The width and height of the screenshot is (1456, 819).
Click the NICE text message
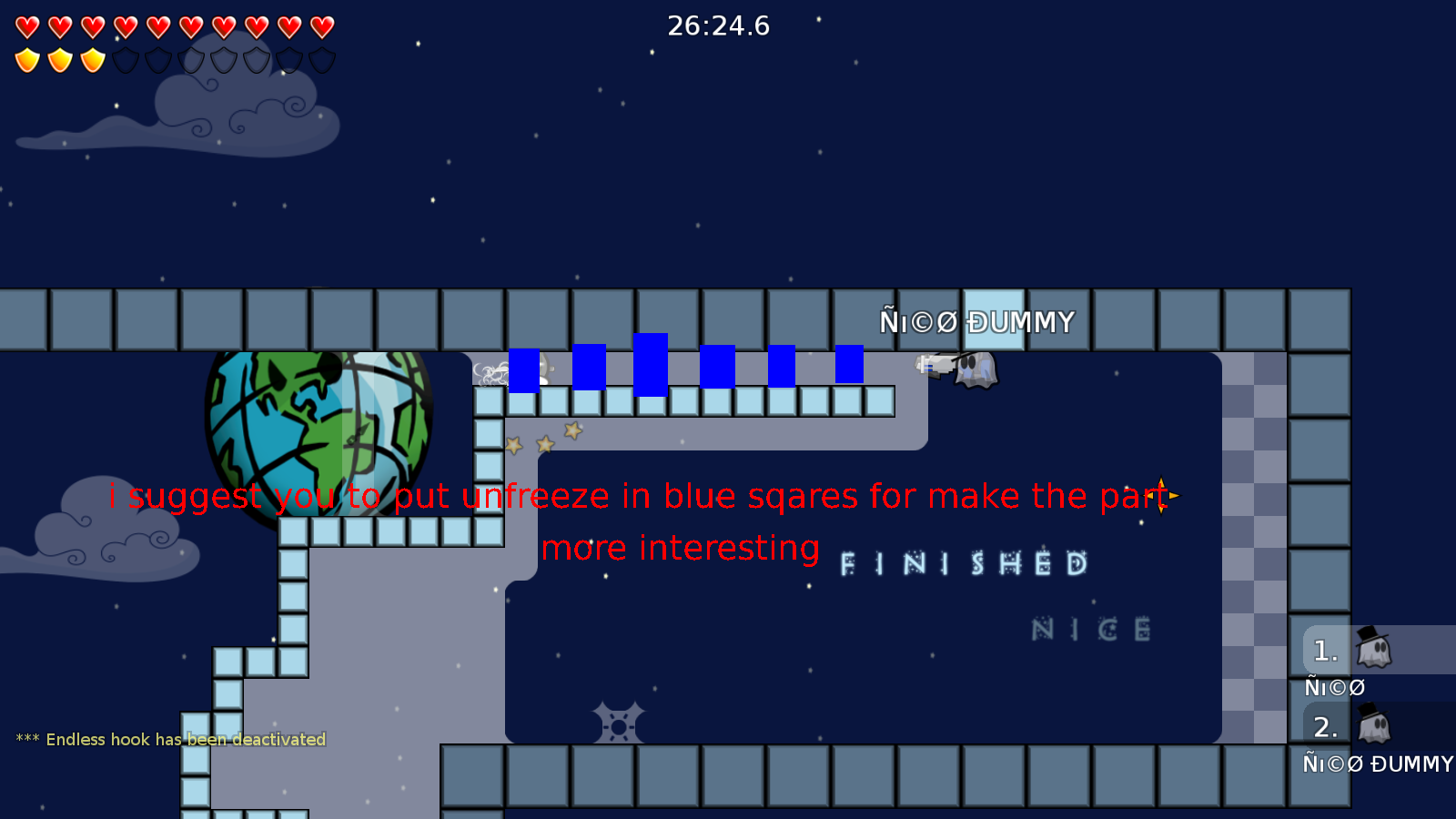click(x=1090, y=629)
